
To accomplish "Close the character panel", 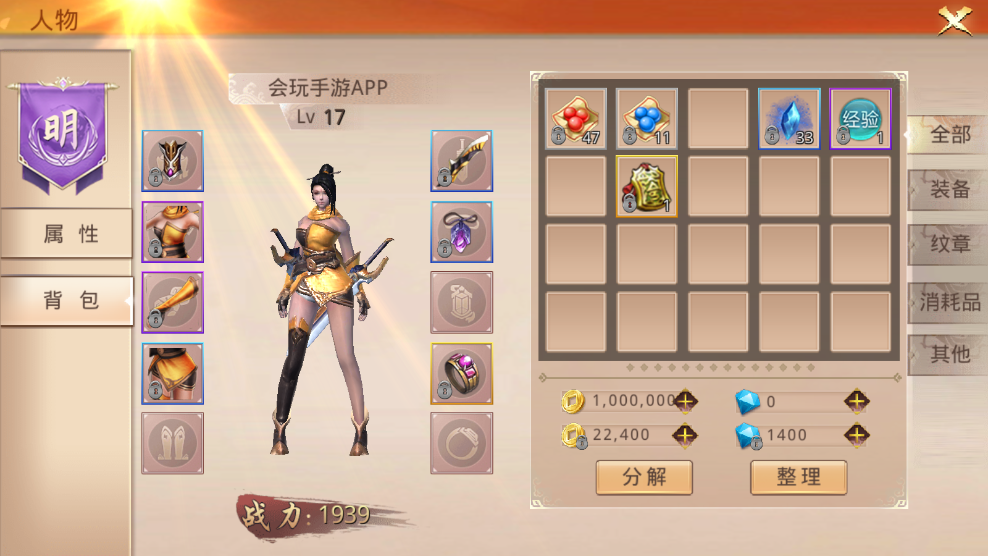I will tap(955, 20).
